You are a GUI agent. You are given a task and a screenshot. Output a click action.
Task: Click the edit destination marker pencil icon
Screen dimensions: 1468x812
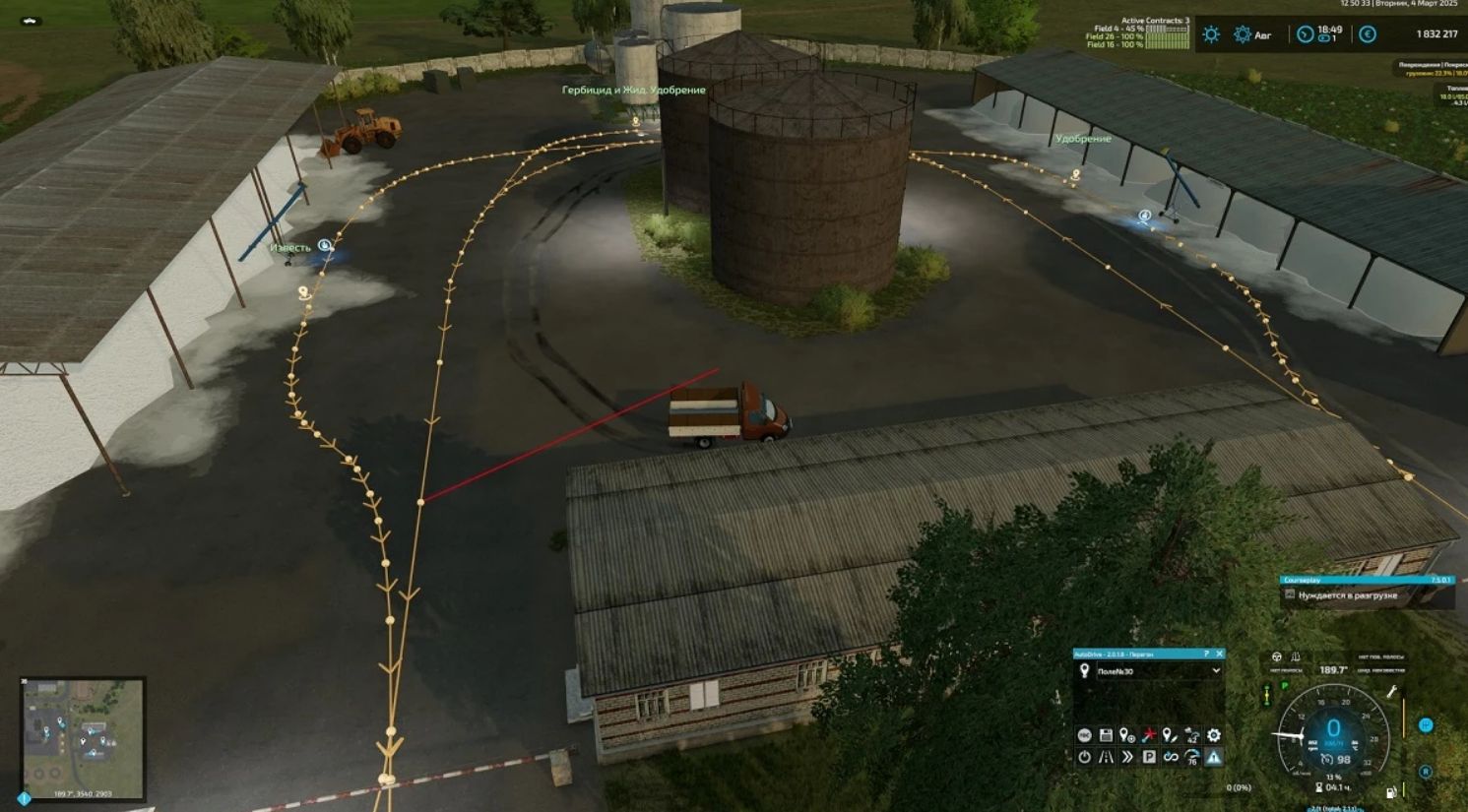[1171, 735]
